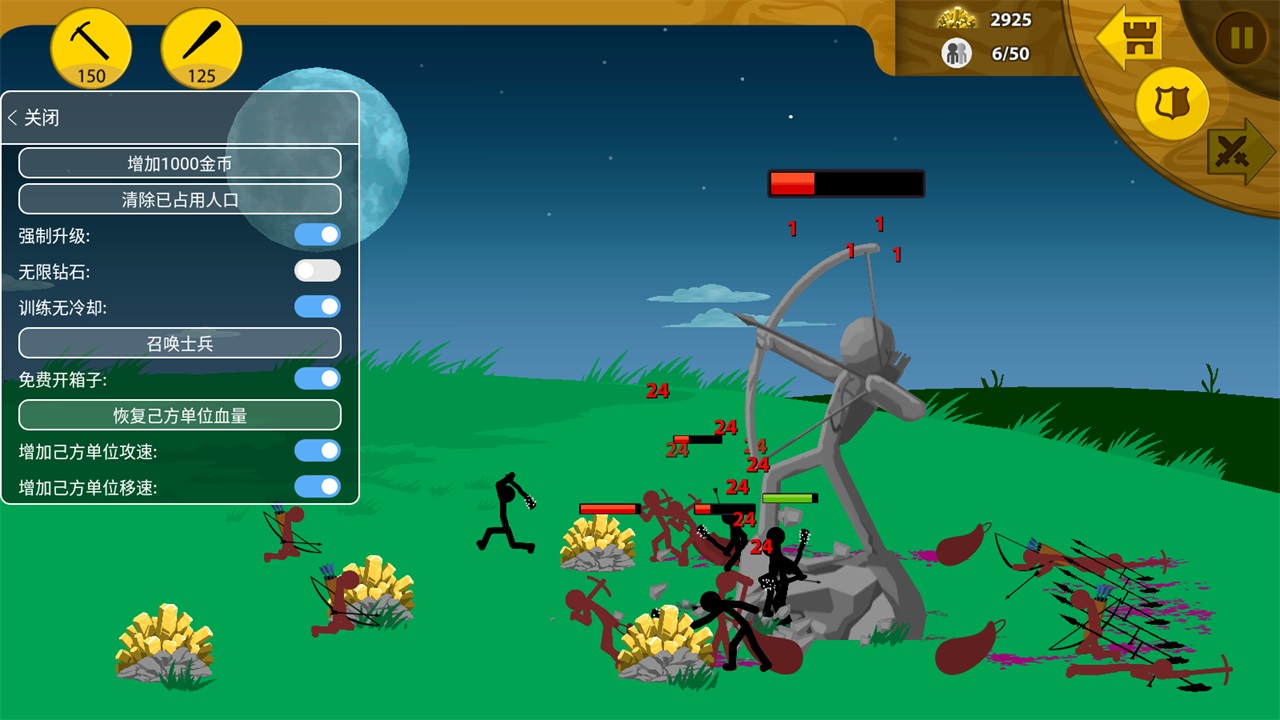This screenshot has width=1280, height=720.
Task: Click the 清除已占用人口 button
Action: click(180, 199)
